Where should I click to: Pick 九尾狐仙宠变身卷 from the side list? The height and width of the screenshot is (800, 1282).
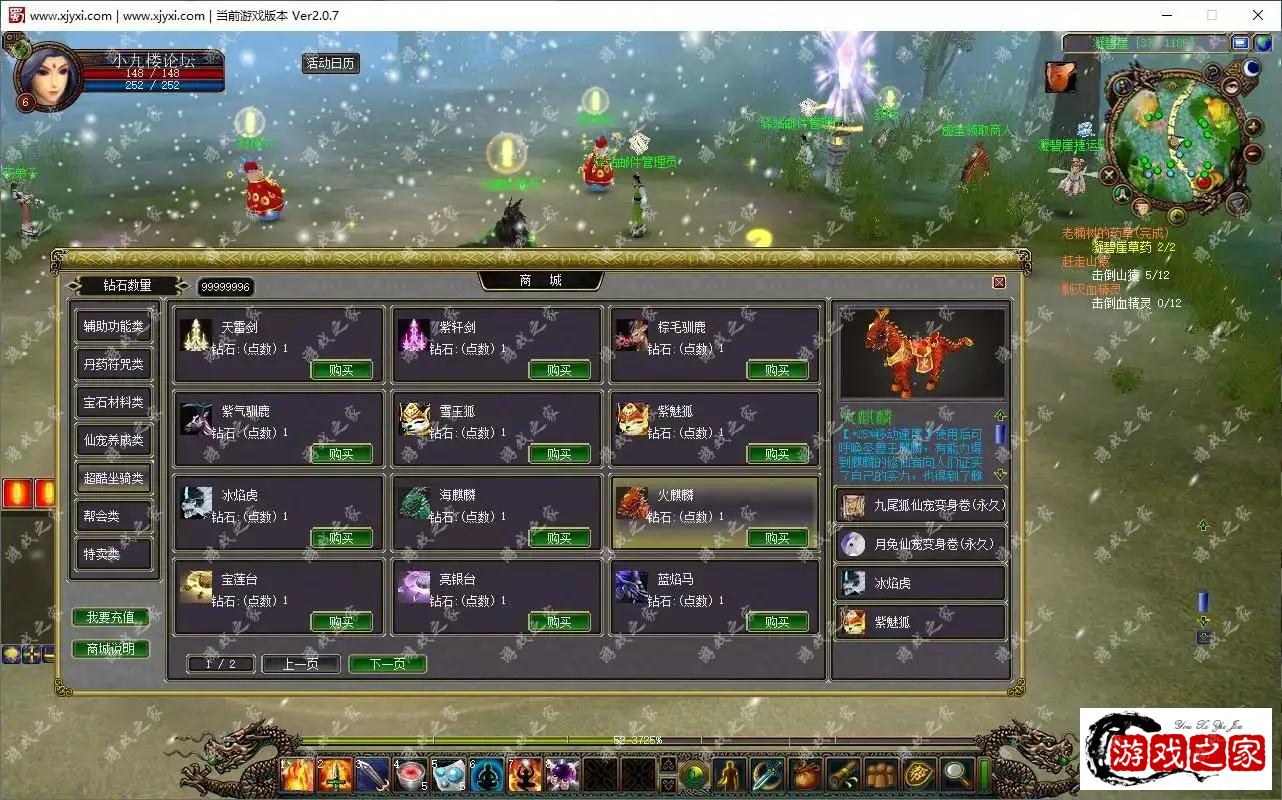tap(920, 506)
